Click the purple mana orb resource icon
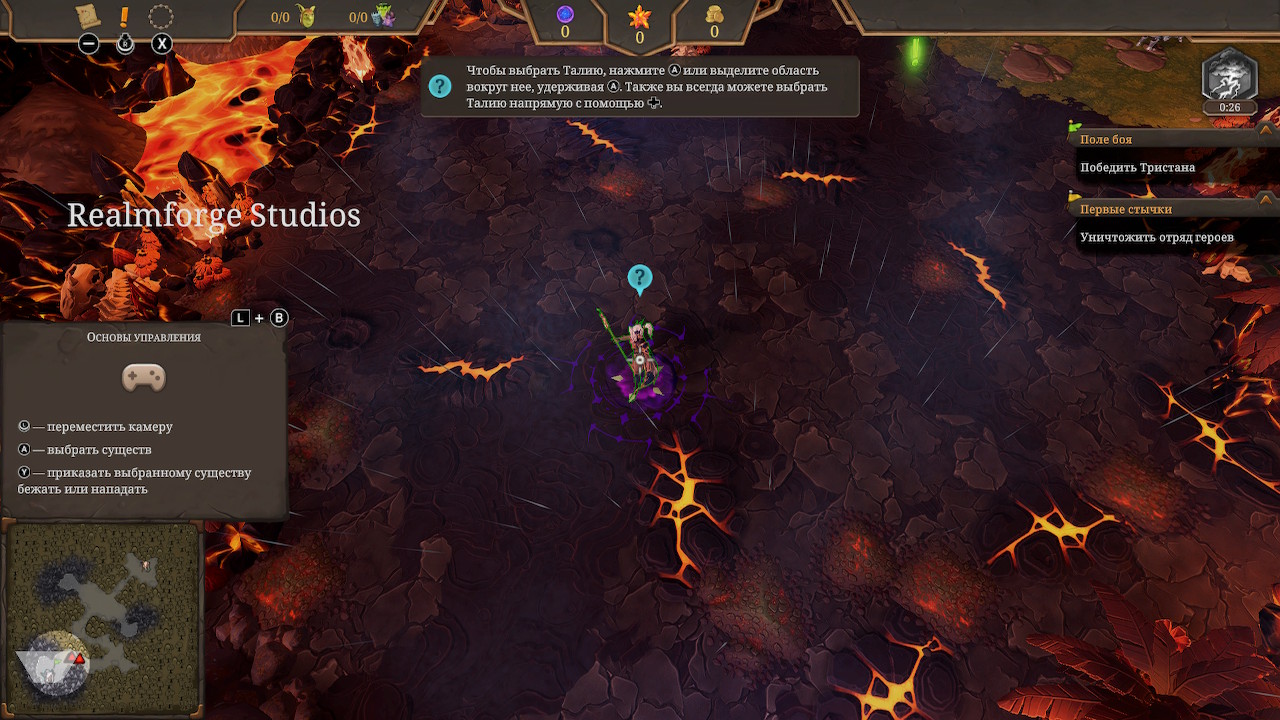 (565, 14)
